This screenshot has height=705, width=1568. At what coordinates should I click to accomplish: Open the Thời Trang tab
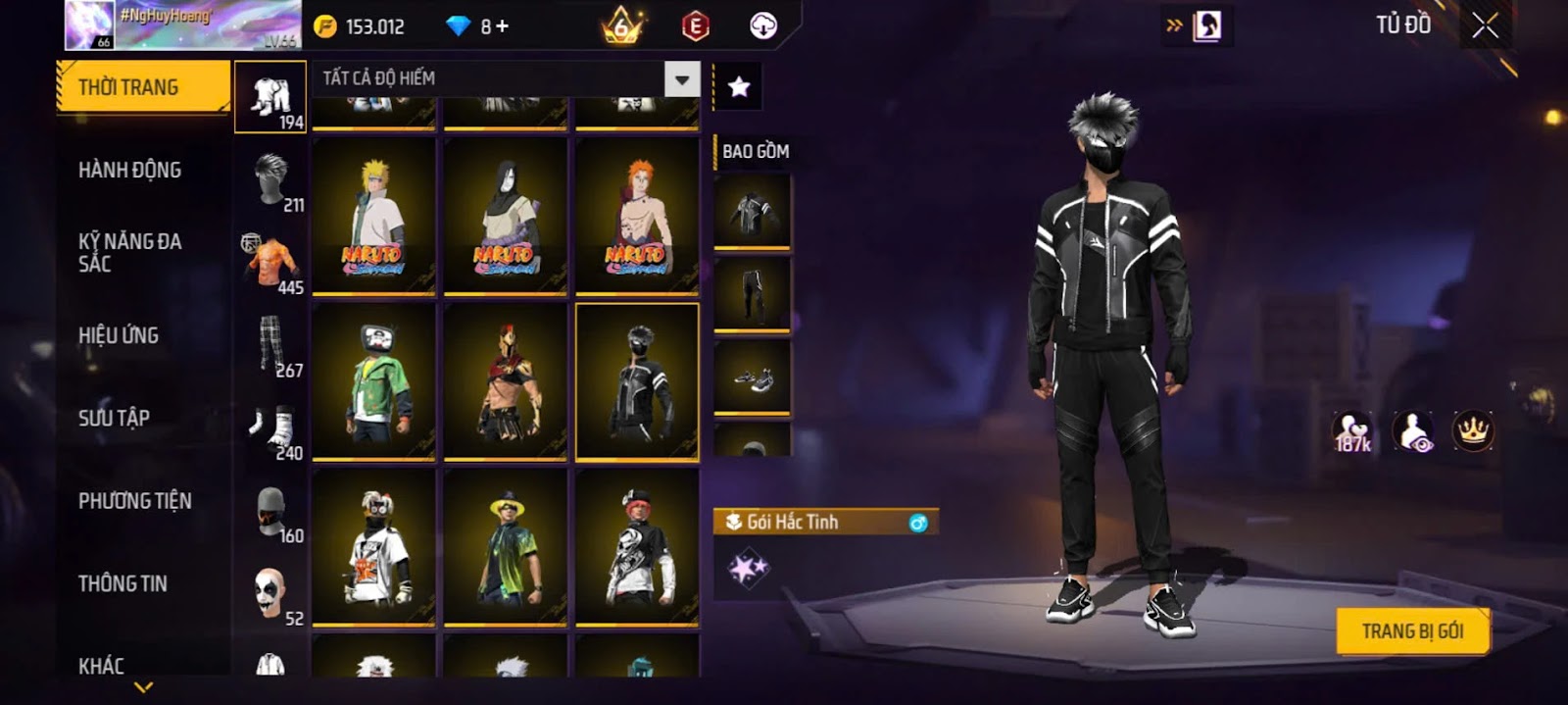143,87
